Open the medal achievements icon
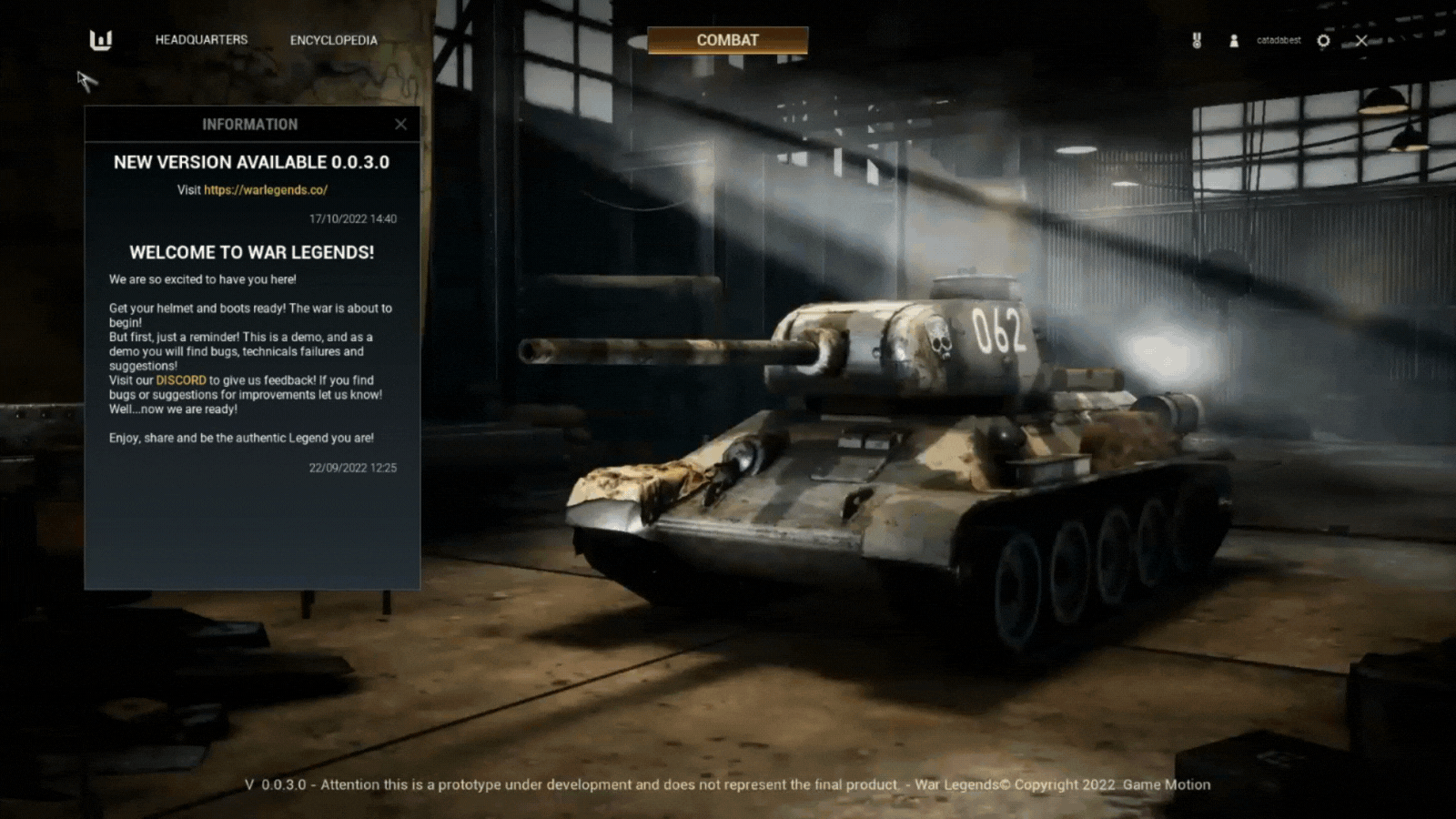Viewport: 1456px width, 819px height. [1198, 41]
